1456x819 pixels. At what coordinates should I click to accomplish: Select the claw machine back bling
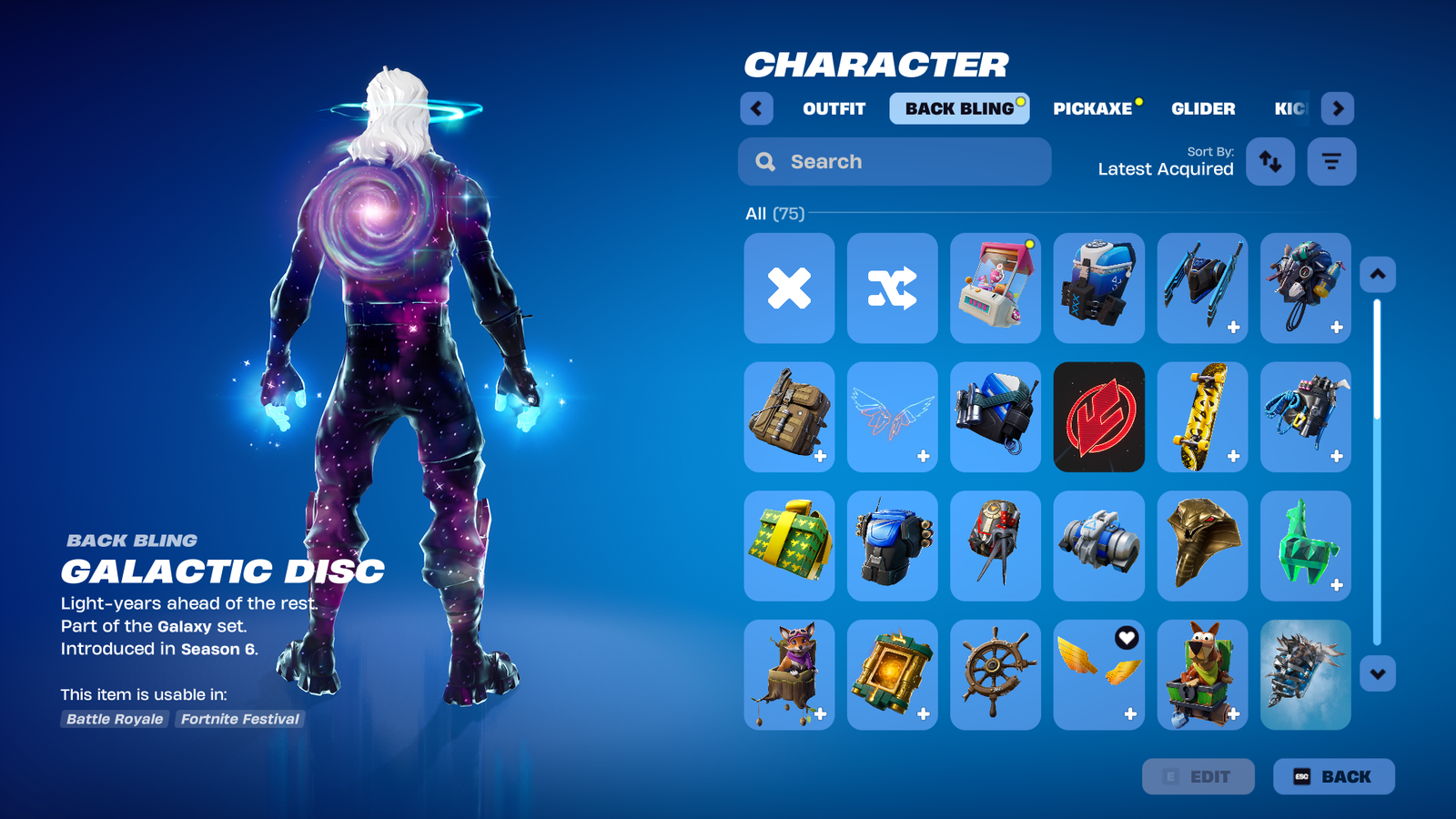tap(995, 288)
